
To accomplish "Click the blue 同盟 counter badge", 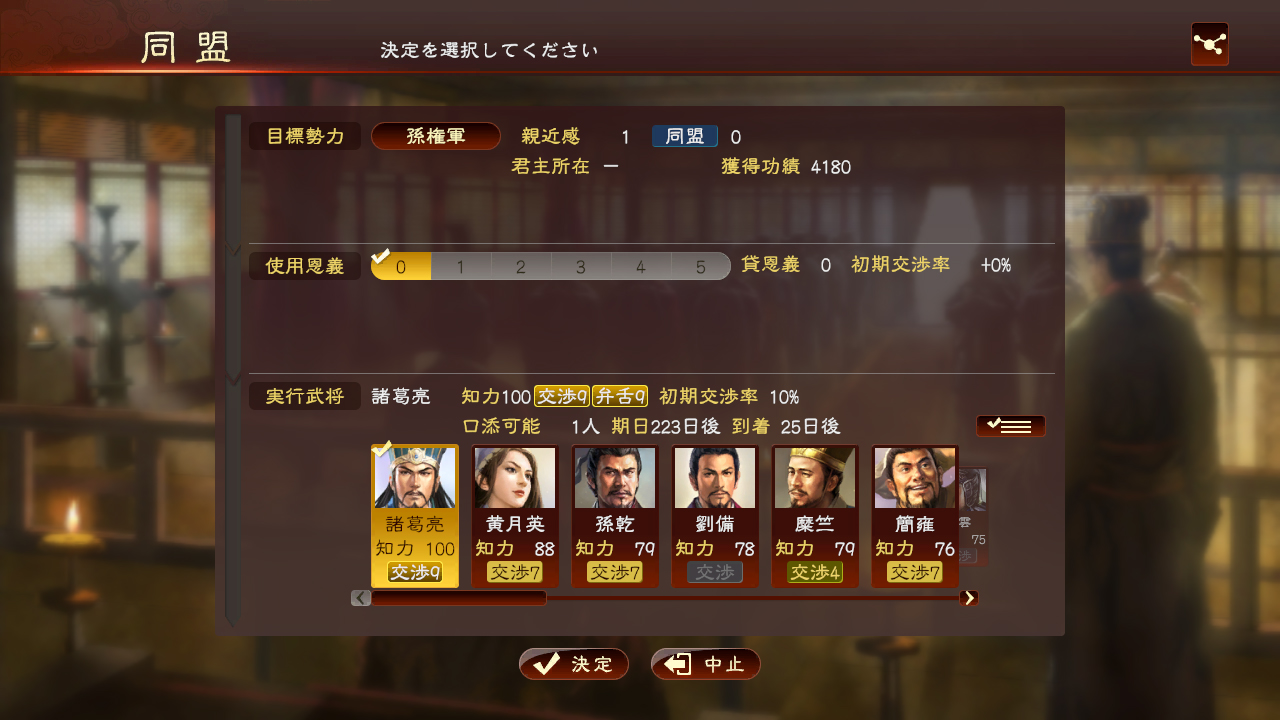I will [x=684, y=136].
